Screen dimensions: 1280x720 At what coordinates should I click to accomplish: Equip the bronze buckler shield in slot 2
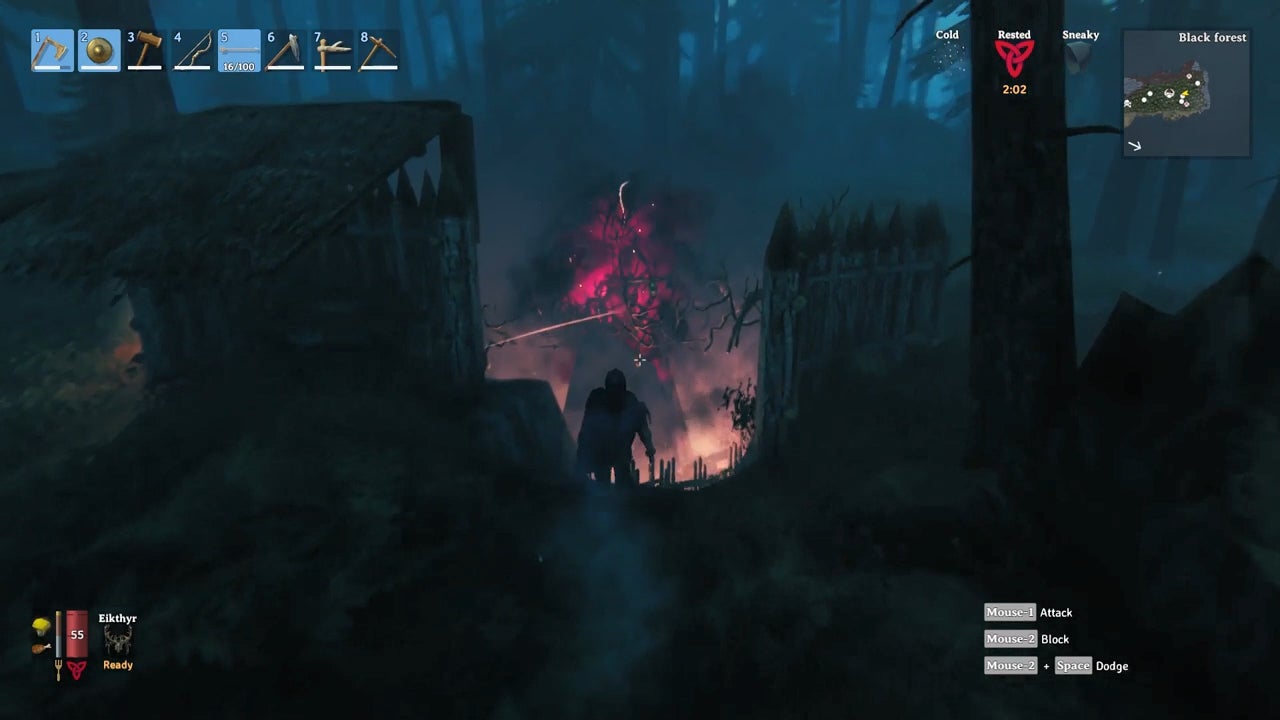pyautogui.click(x=98, y=52)
